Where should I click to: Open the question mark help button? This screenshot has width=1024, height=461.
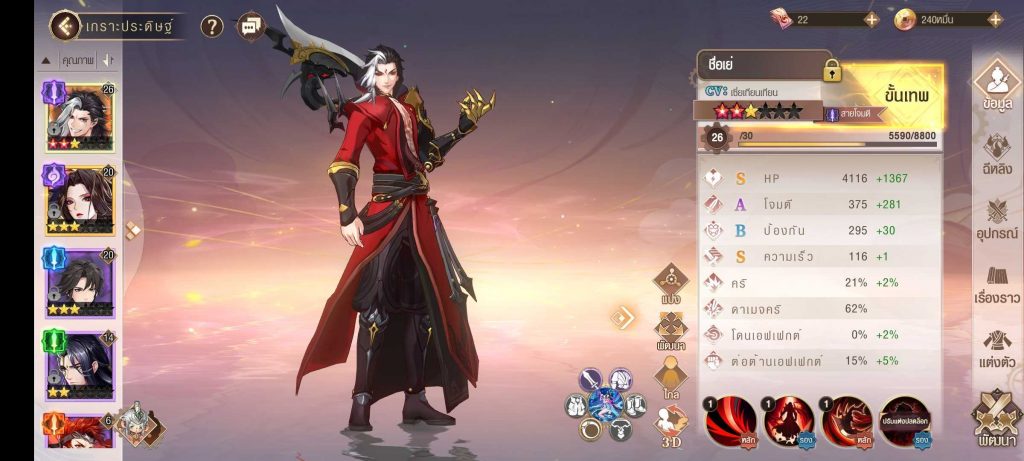tap(212, 27)
